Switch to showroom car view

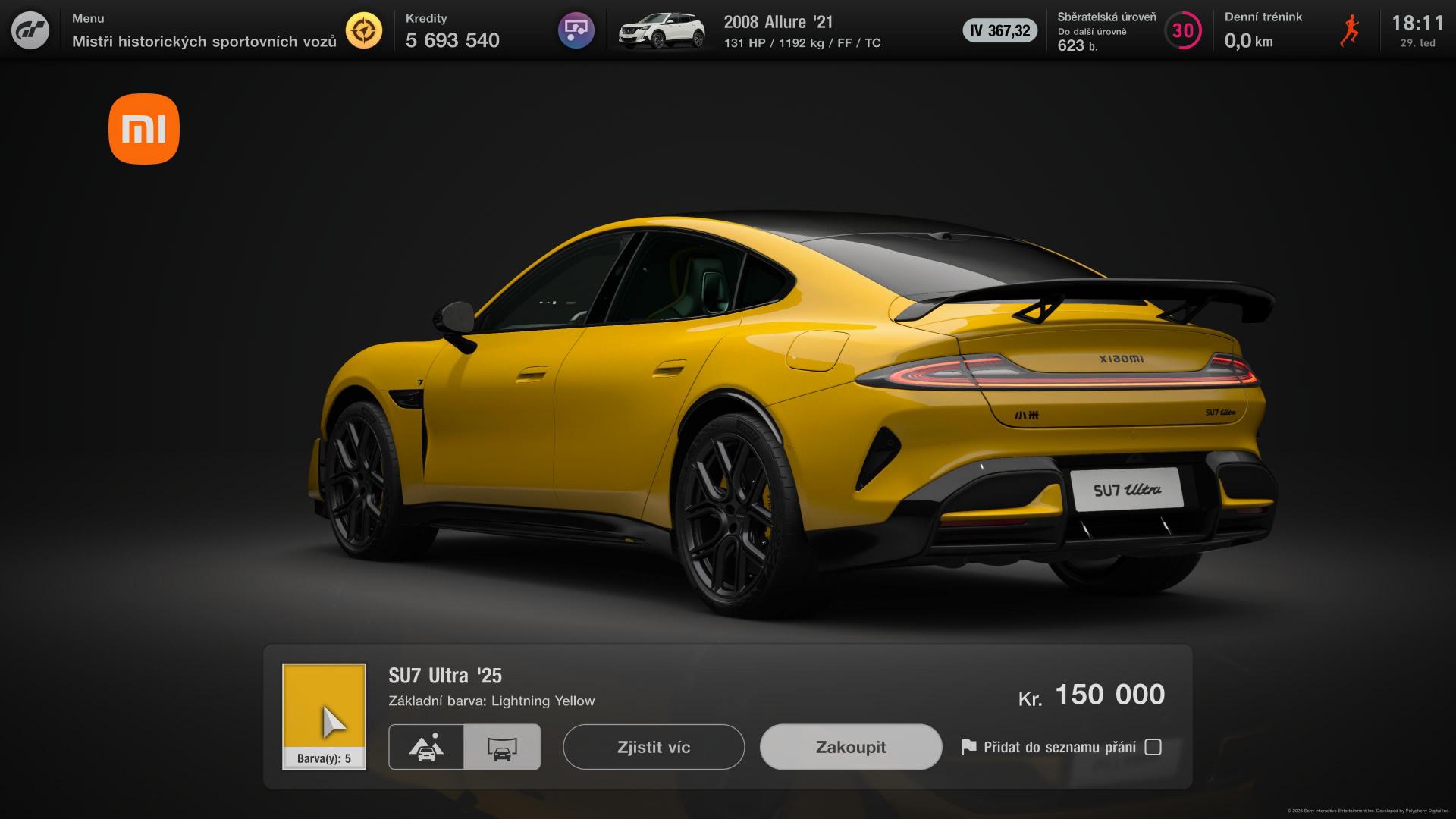502,747
